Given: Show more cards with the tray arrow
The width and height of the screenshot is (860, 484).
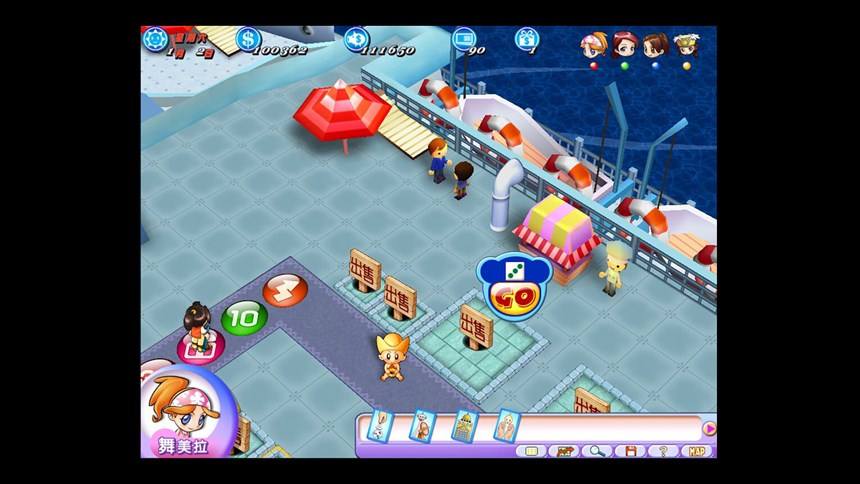Looking at the screenshot, I should 709,428.
